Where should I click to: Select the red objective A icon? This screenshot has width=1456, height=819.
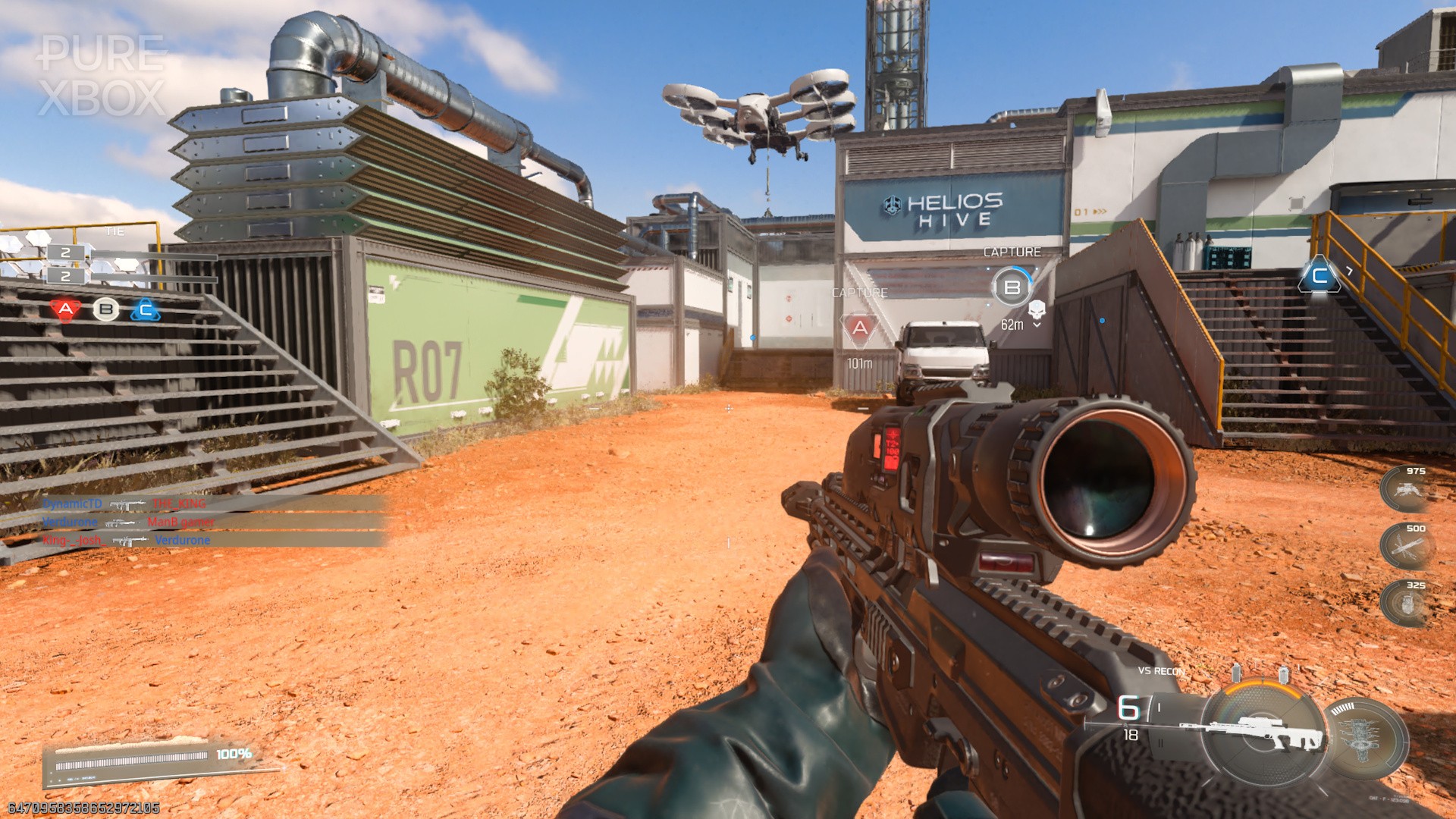point(65,309)
